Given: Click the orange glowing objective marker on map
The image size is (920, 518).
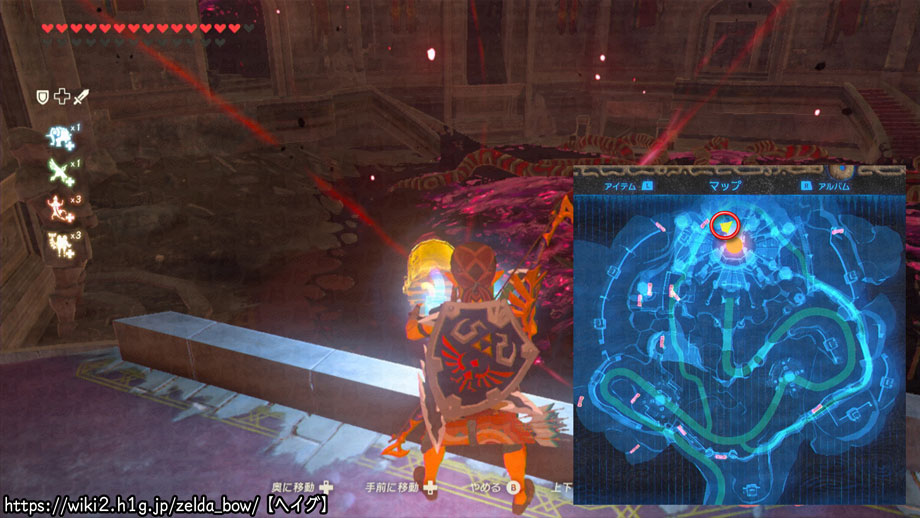Looking at the screenshot, I should click(736, 240).
